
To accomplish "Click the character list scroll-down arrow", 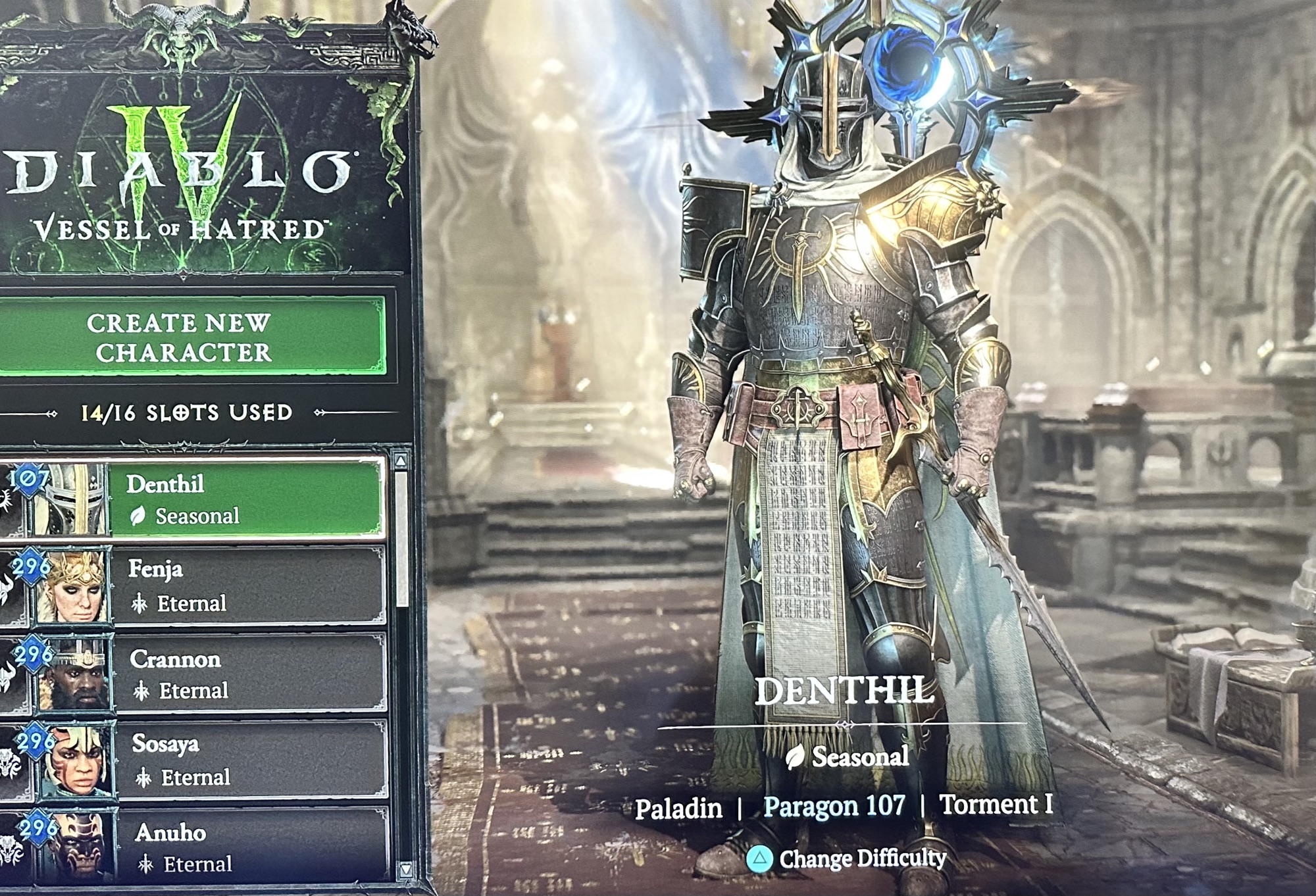I will 405,870.
